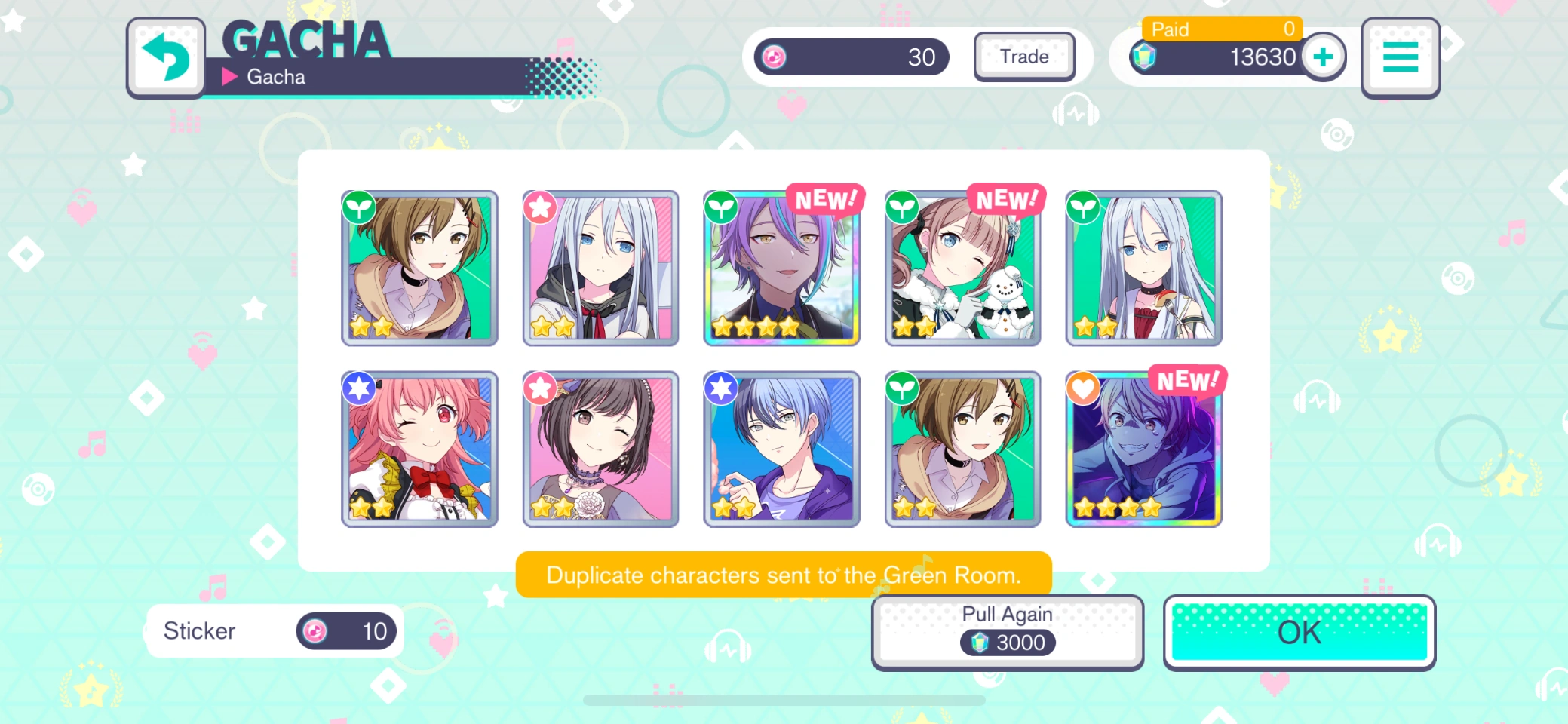Open the duplicate characters notification banner
This screenshot has height=724, width=1568.
[782, 575]
